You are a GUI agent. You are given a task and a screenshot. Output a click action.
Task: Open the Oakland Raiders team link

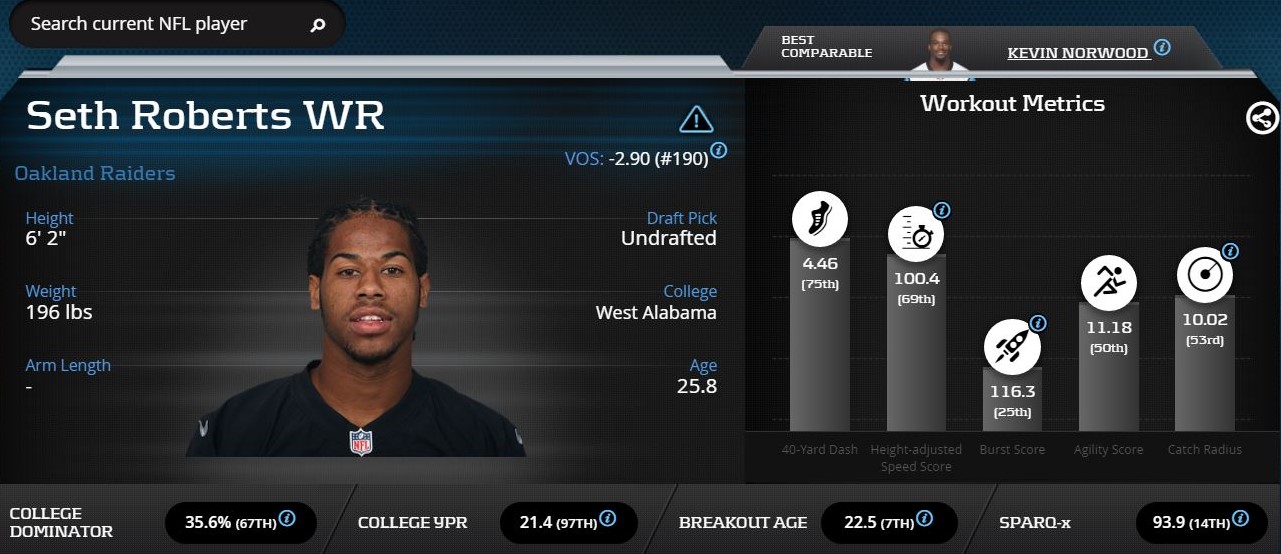click(95, 173)
